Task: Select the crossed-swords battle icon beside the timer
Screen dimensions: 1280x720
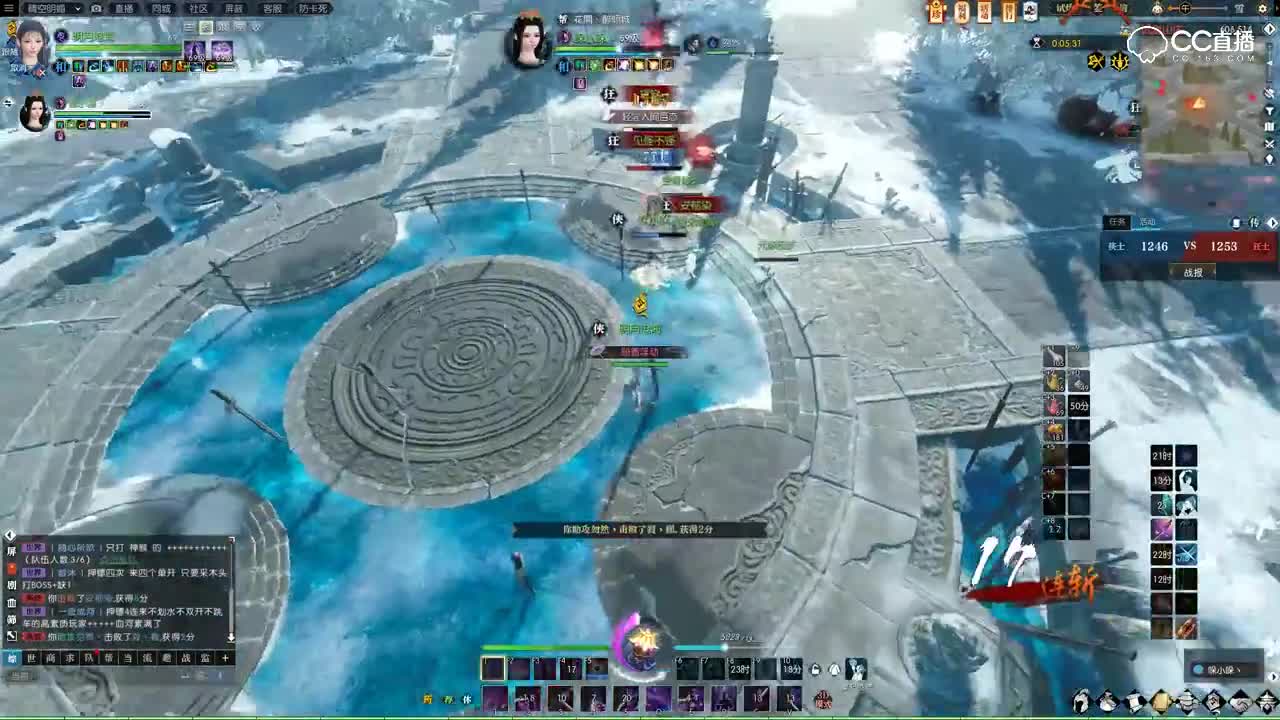Action: pyautogui.click(x=1096, y=61)
